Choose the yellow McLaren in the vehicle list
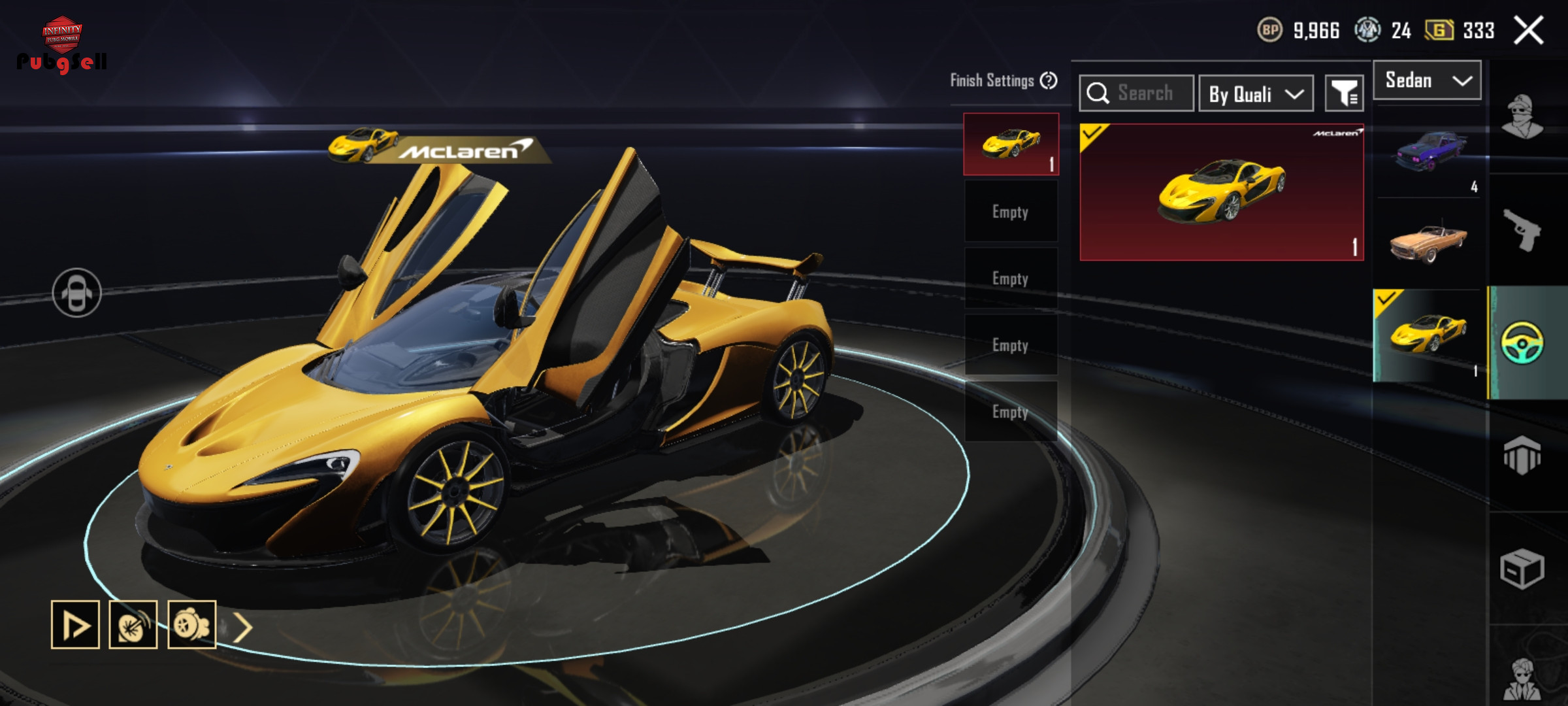This screenshot has height=706, width=1568. (1428, 335)
